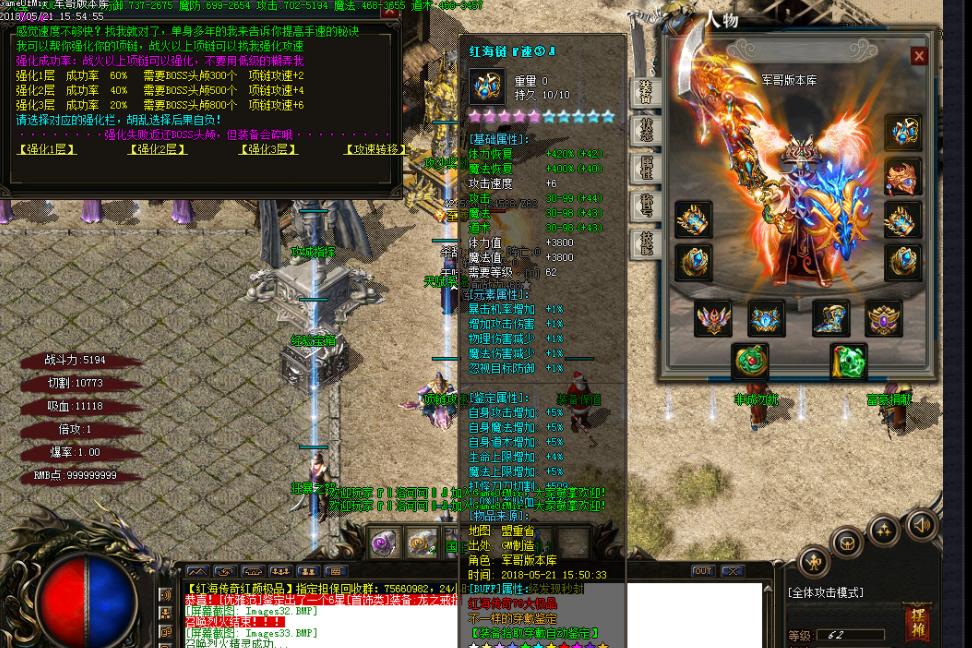The image size is (972, 648).
Task: Show the 技能 skills tab
Action: click(646, 243)
